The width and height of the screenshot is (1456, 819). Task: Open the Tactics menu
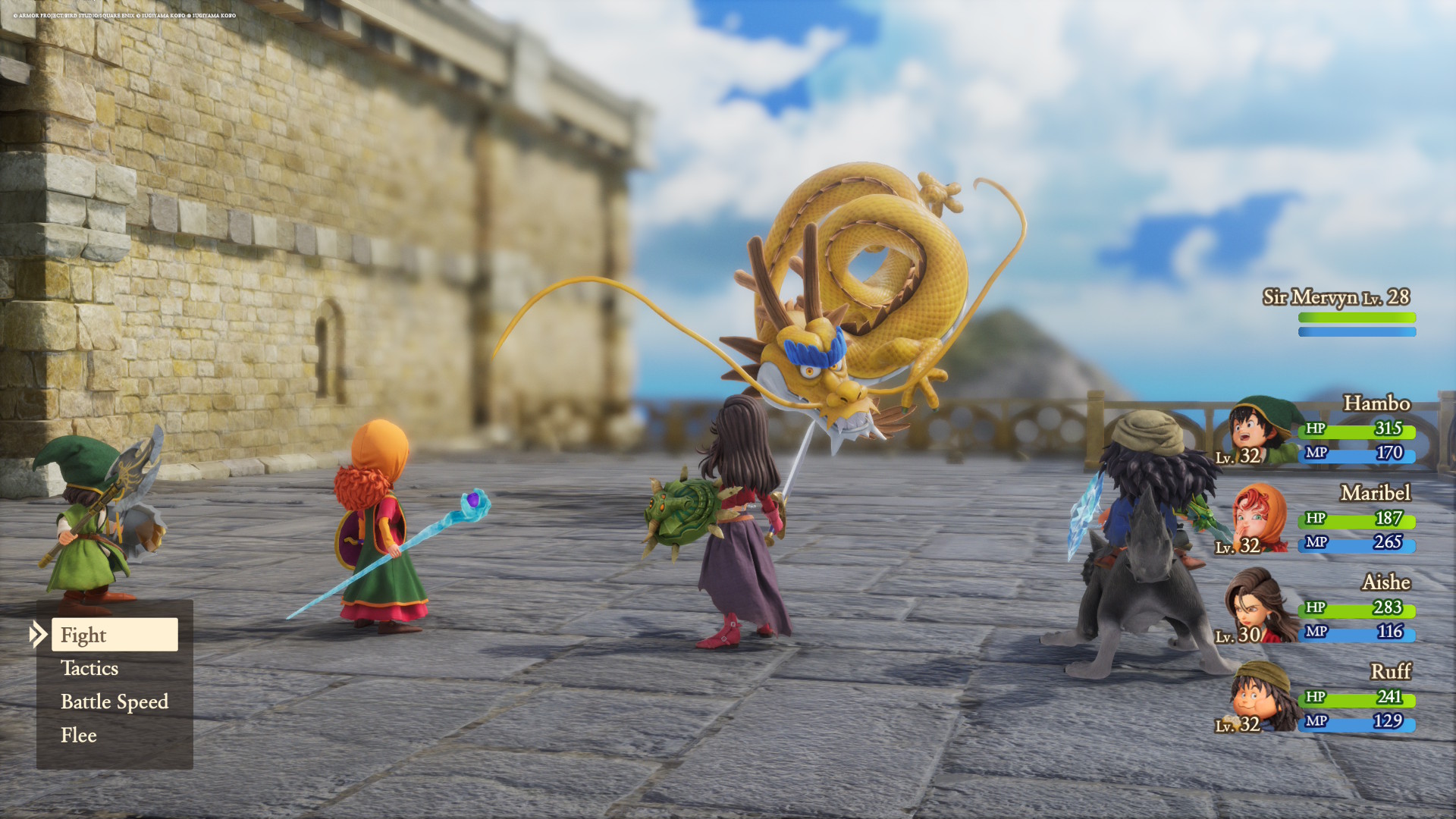[x=89, y=669]
